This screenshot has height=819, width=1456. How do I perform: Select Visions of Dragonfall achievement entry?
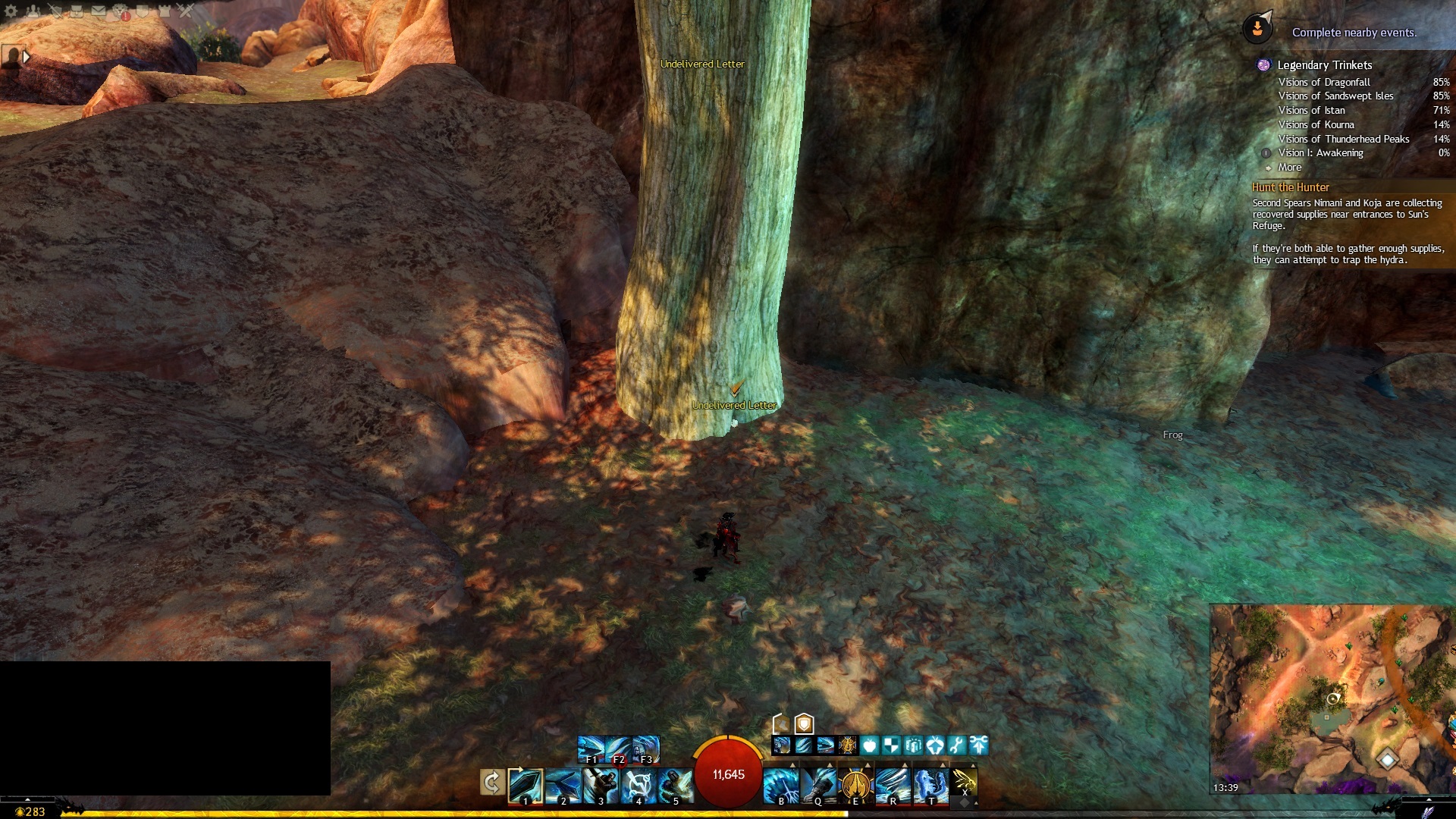1324,82
